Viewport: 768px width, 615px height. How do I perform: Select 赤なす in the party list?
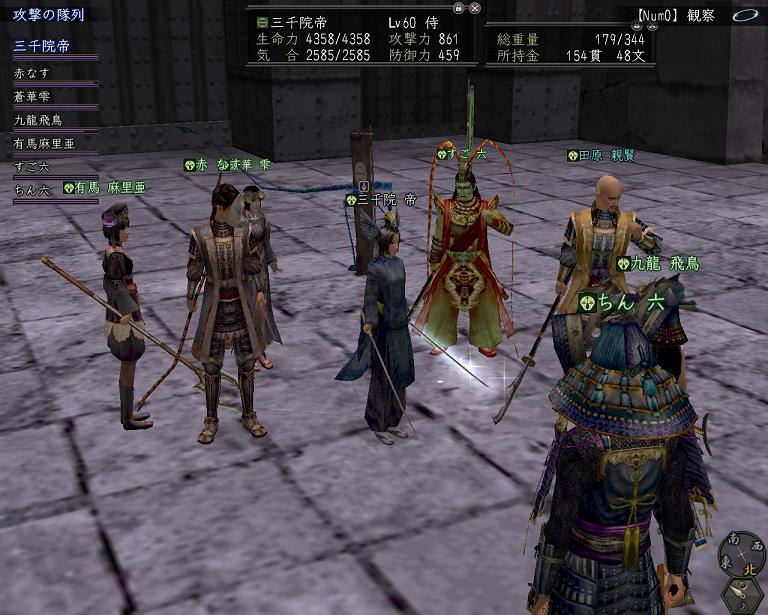point(32,73)
